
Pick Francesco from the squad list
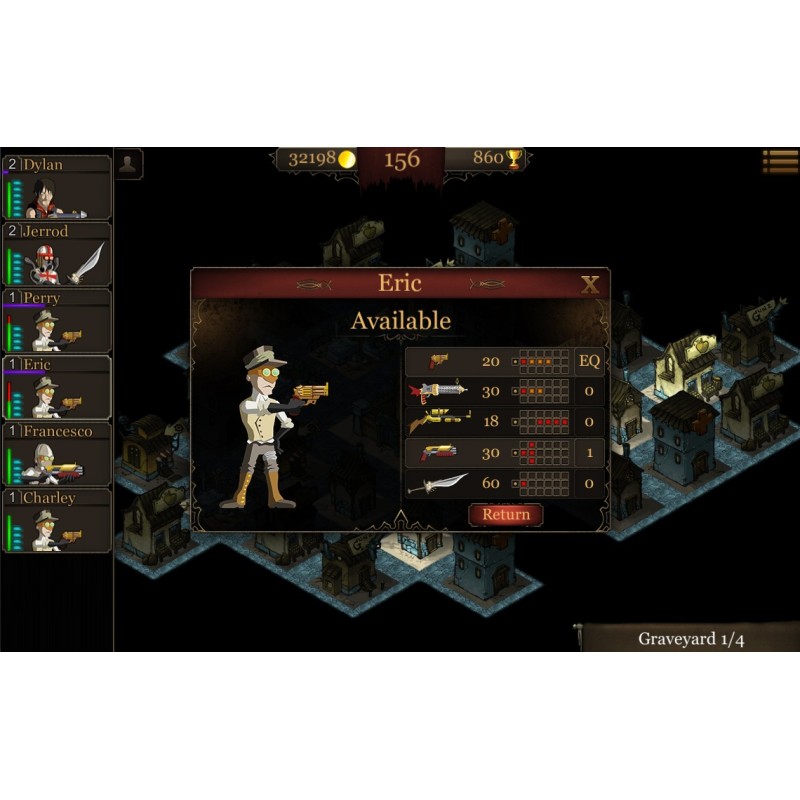tap(57, 454)
